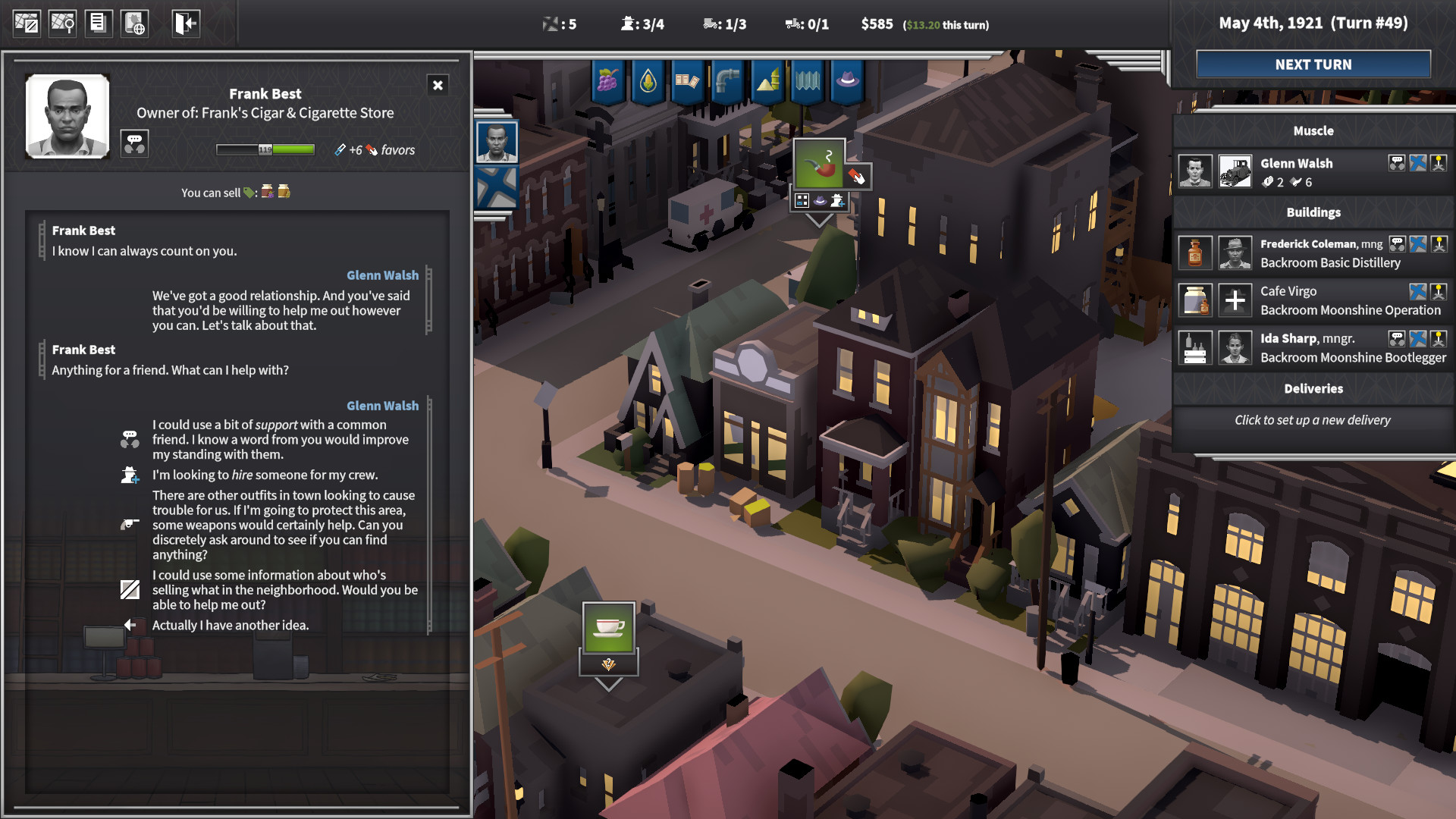
Task: Expand the Muscle section header
Action: pyautogui.click(x=1313, y=130)
